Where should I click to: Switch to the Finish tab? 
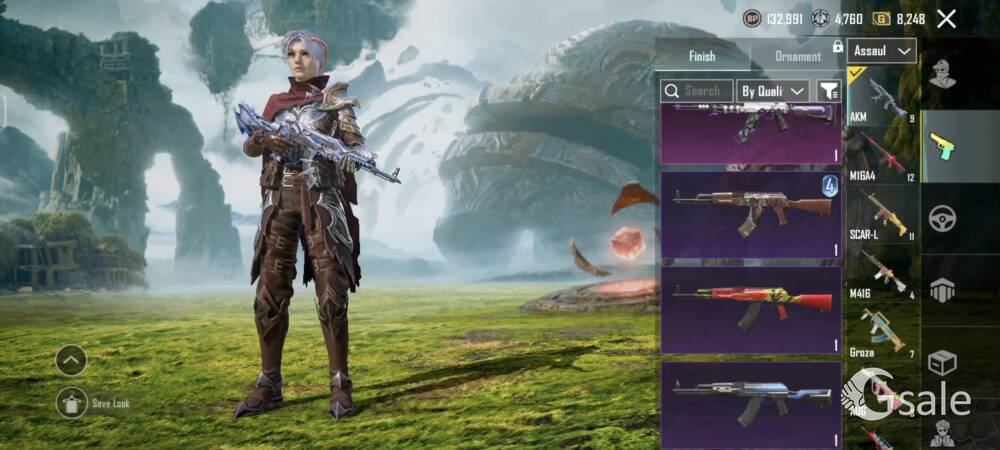pyautogui.click(x=702, y=56)
